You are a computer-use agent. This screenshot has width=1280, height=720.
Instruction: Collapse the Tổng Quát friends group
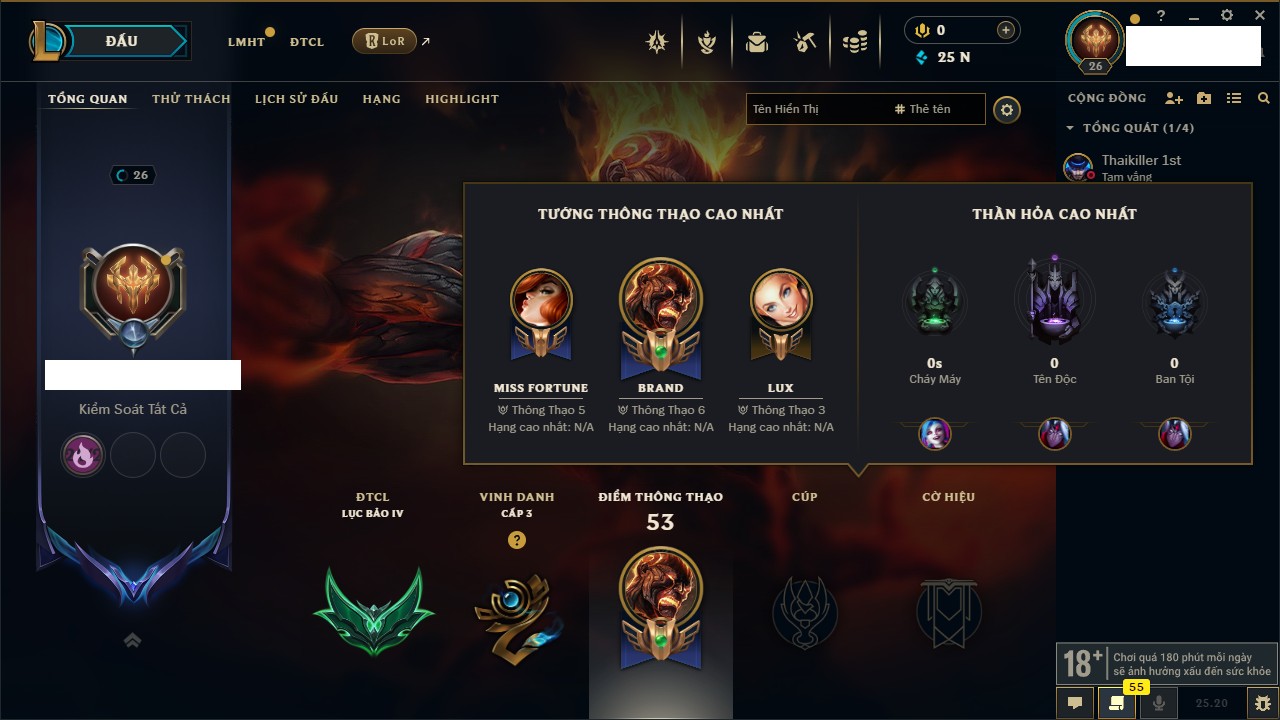[x=1070, y=128]
